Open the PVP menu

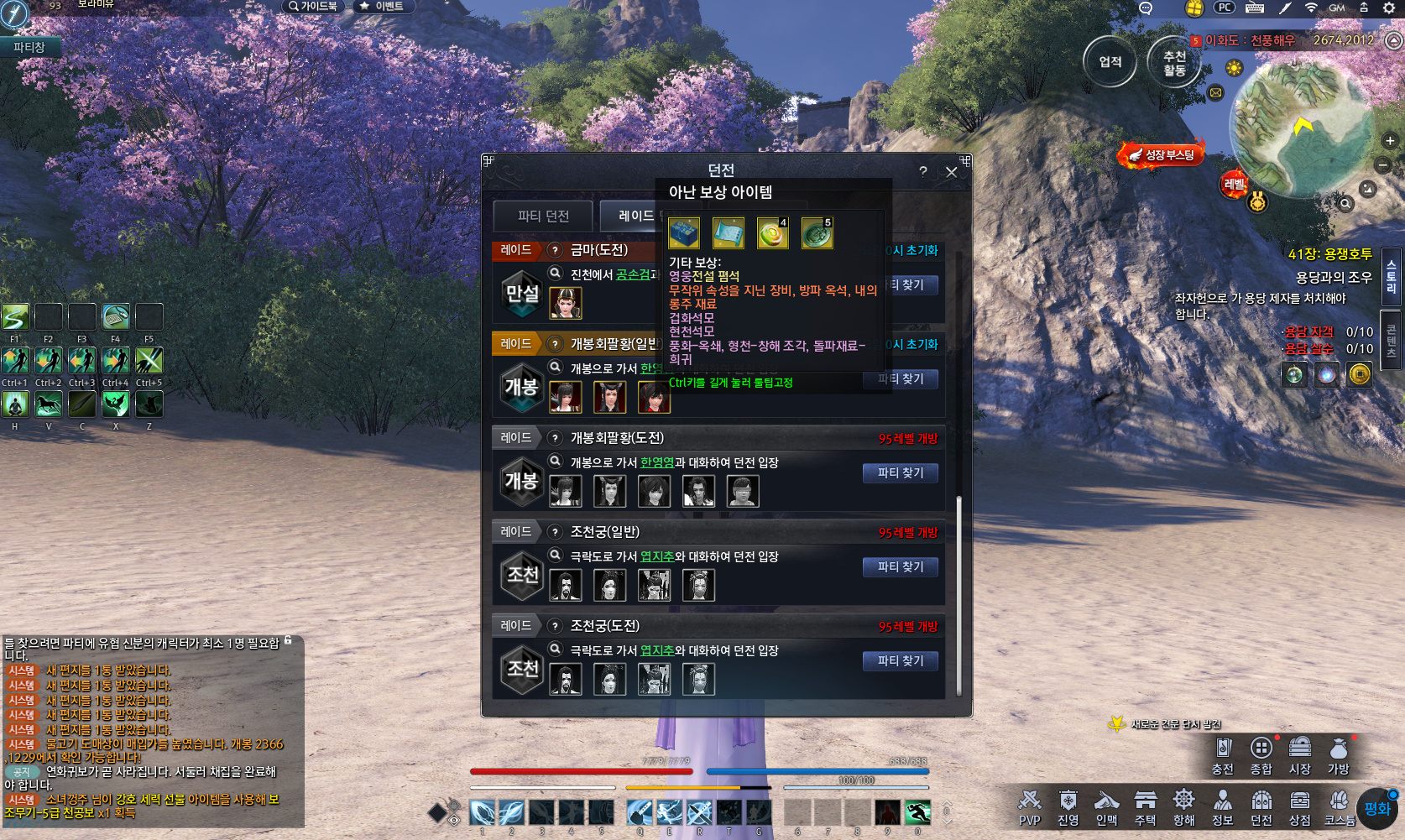pos(1029,808)
